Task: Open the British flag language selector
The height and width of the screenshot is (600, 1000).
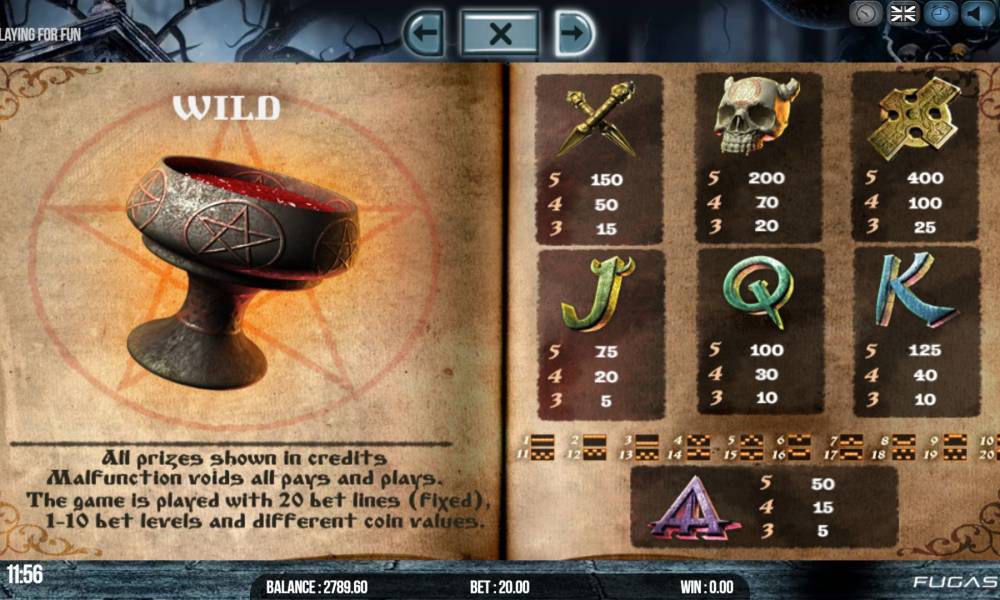Action: click(903, 14)
